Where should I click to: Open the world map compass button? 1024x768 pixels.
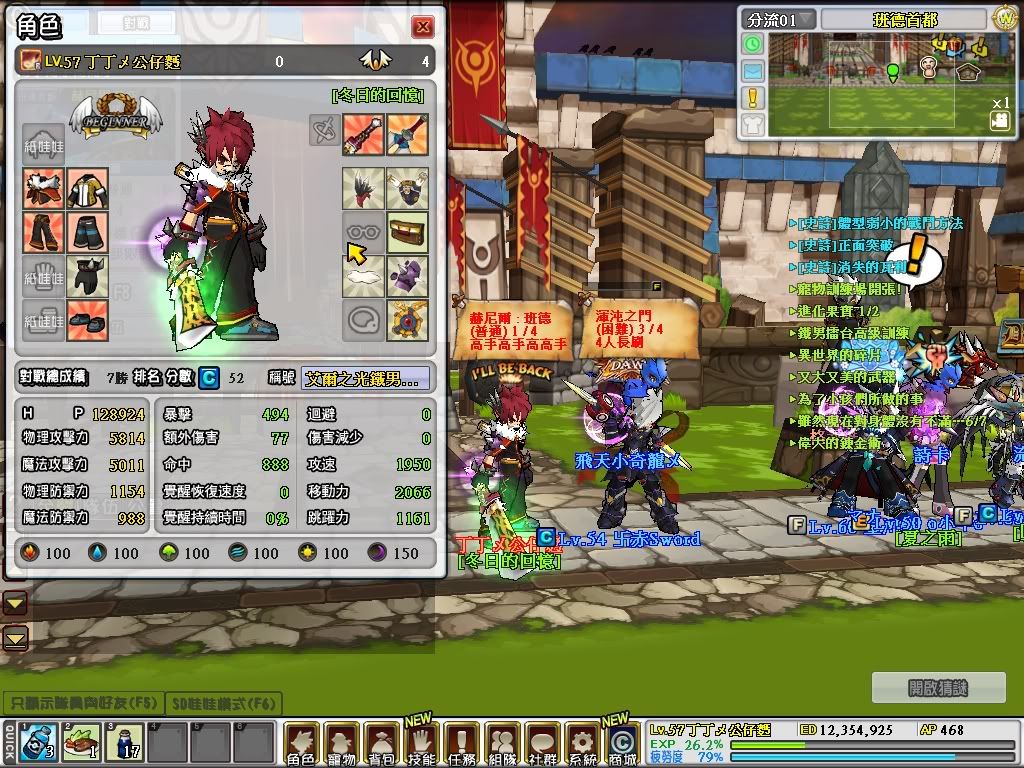pyautogui.click(x=1004, y=19)
